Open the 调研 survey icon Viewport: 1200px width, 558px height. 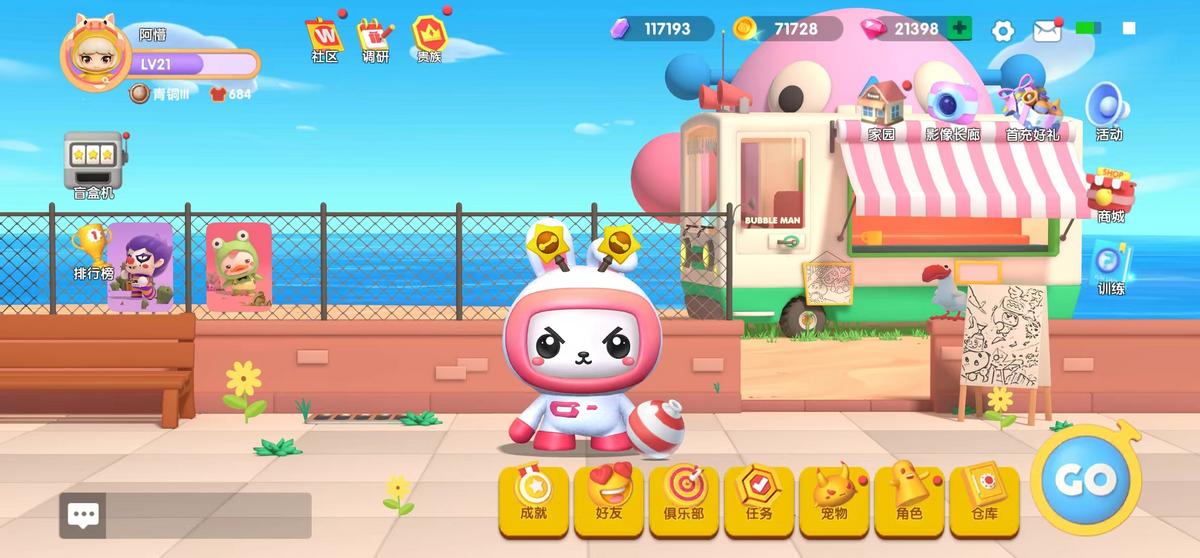point(376,37)
